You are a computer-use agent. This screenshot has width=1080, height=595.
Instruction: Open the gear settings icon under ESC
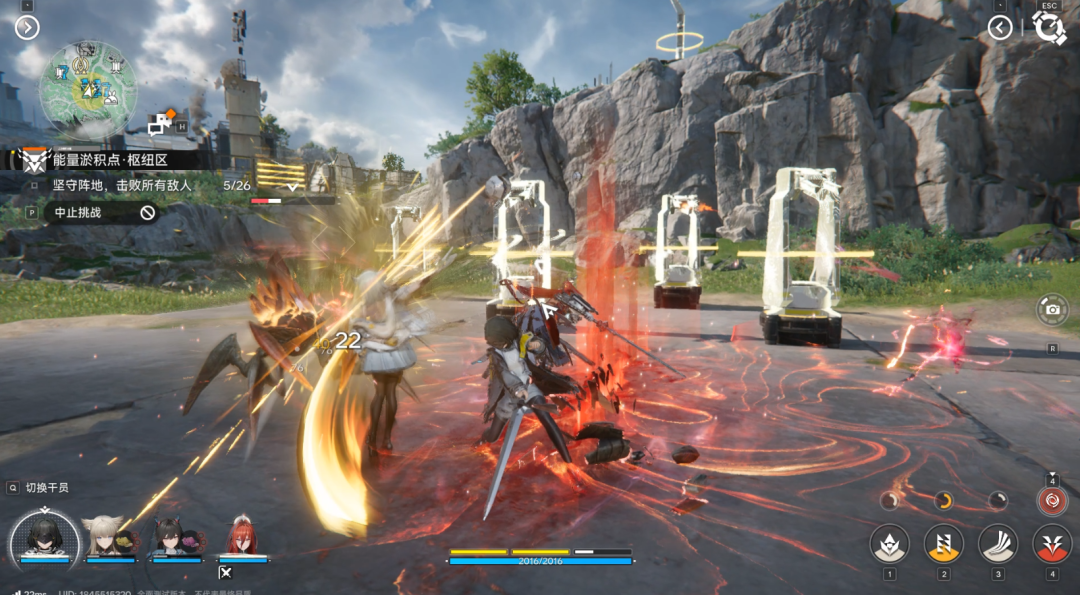[x=1048, y=27]
